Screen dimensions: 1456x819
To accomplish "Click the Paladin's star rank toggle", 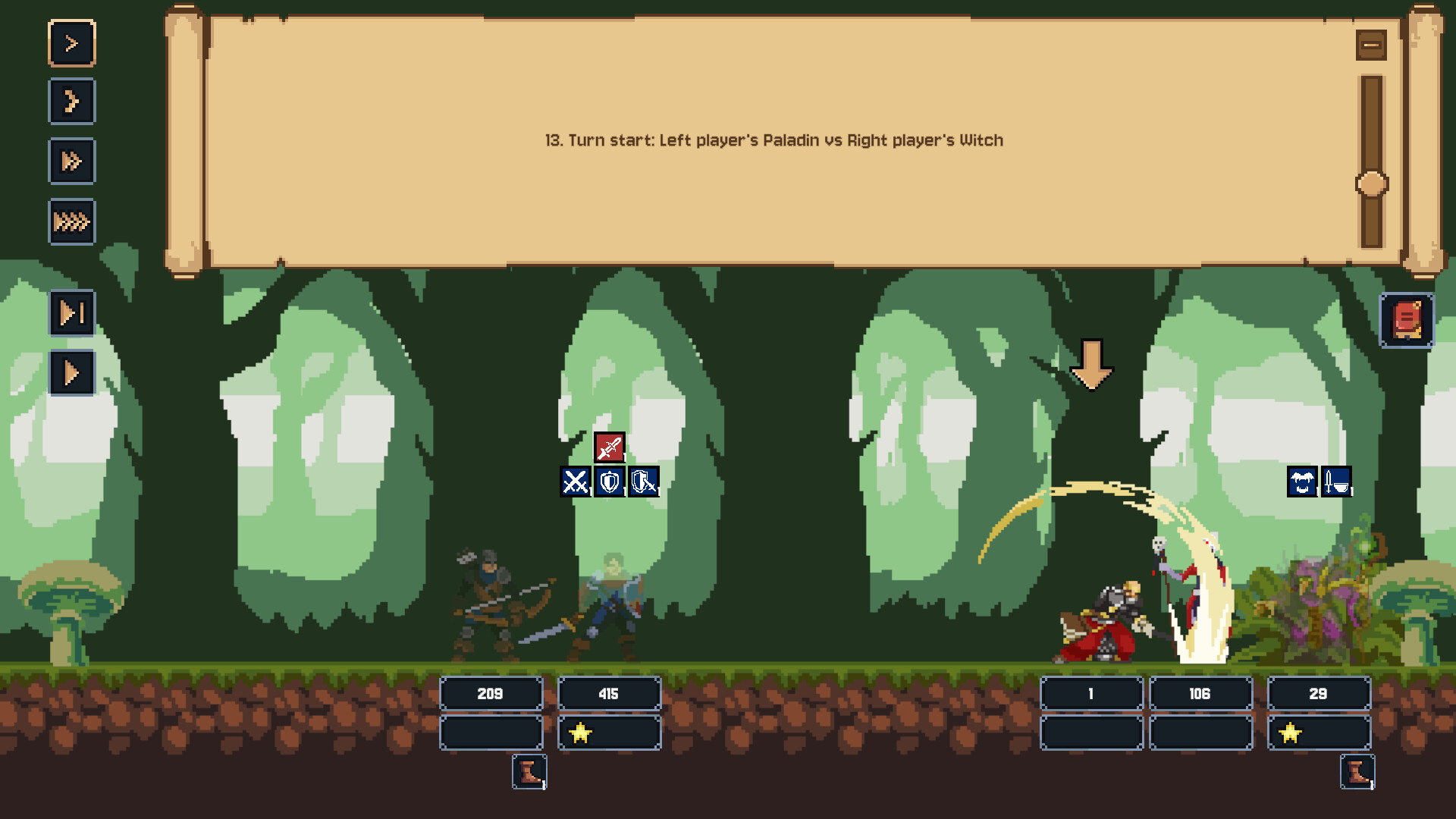I will (581, 733).
